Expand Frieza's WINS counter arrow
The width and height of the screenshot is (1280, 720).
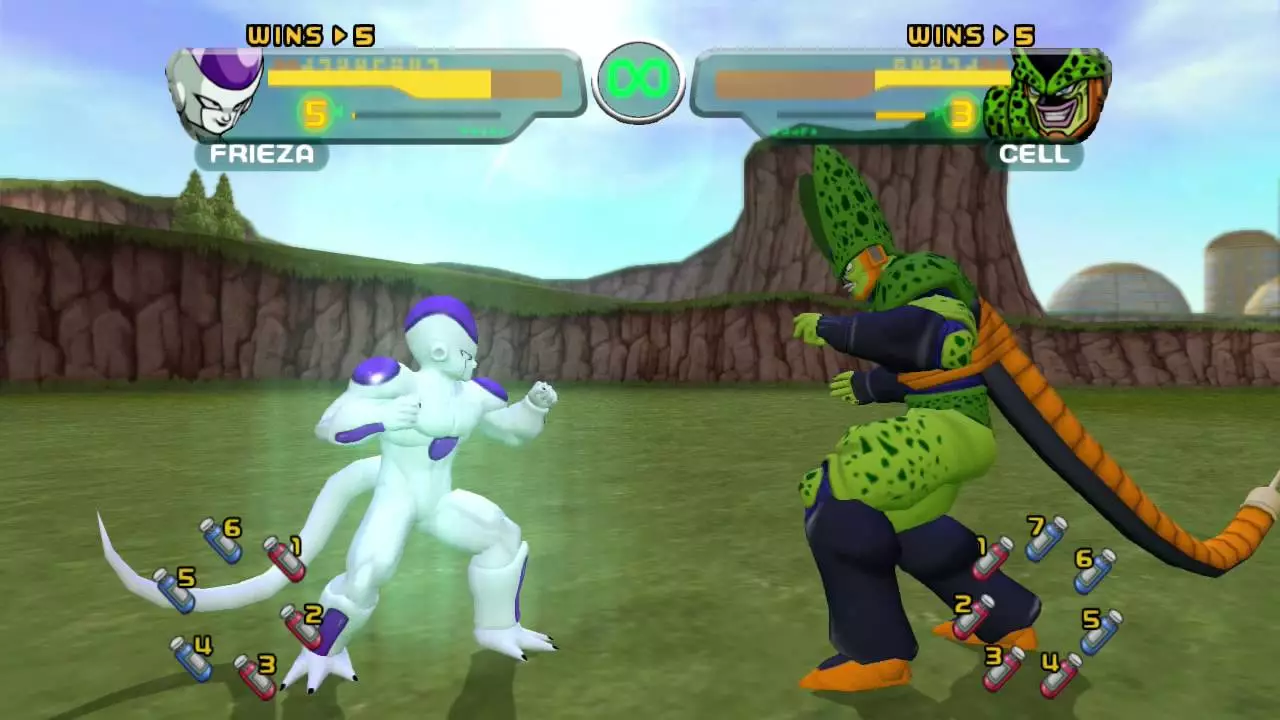click(340, 36)
